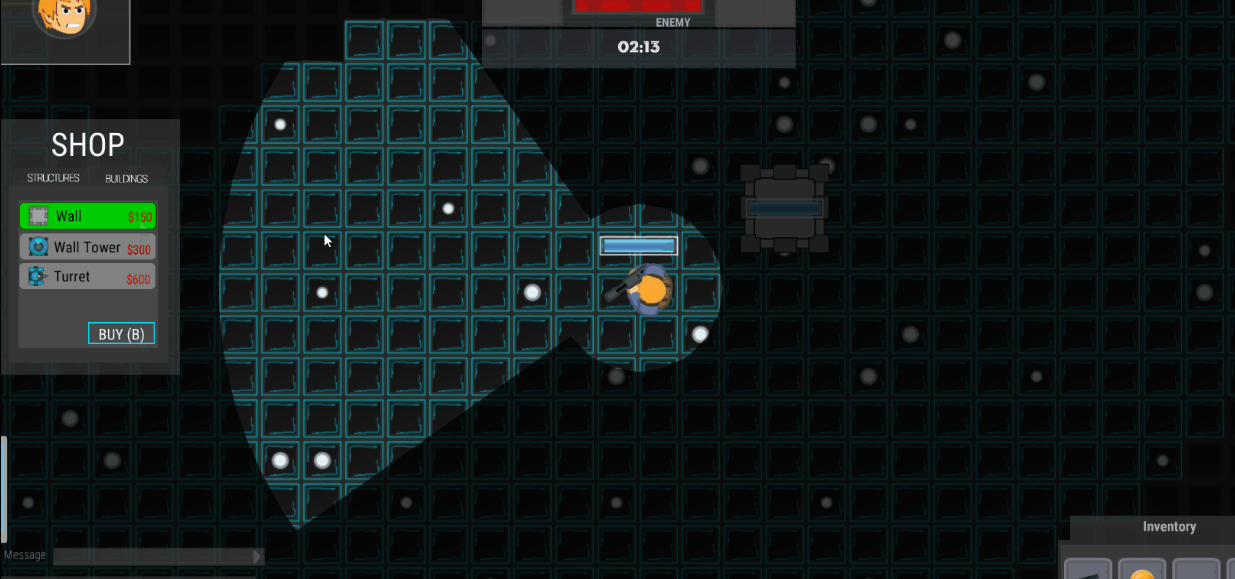Switch to the Structures tab
Screen dimensions: 1235x579
(x=53, y=179)
